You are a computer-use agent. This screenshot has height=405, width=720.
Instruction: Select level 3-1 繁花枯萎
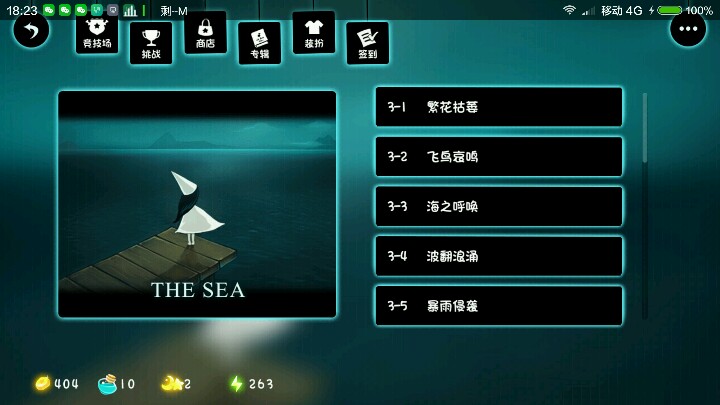coord(498,107)
